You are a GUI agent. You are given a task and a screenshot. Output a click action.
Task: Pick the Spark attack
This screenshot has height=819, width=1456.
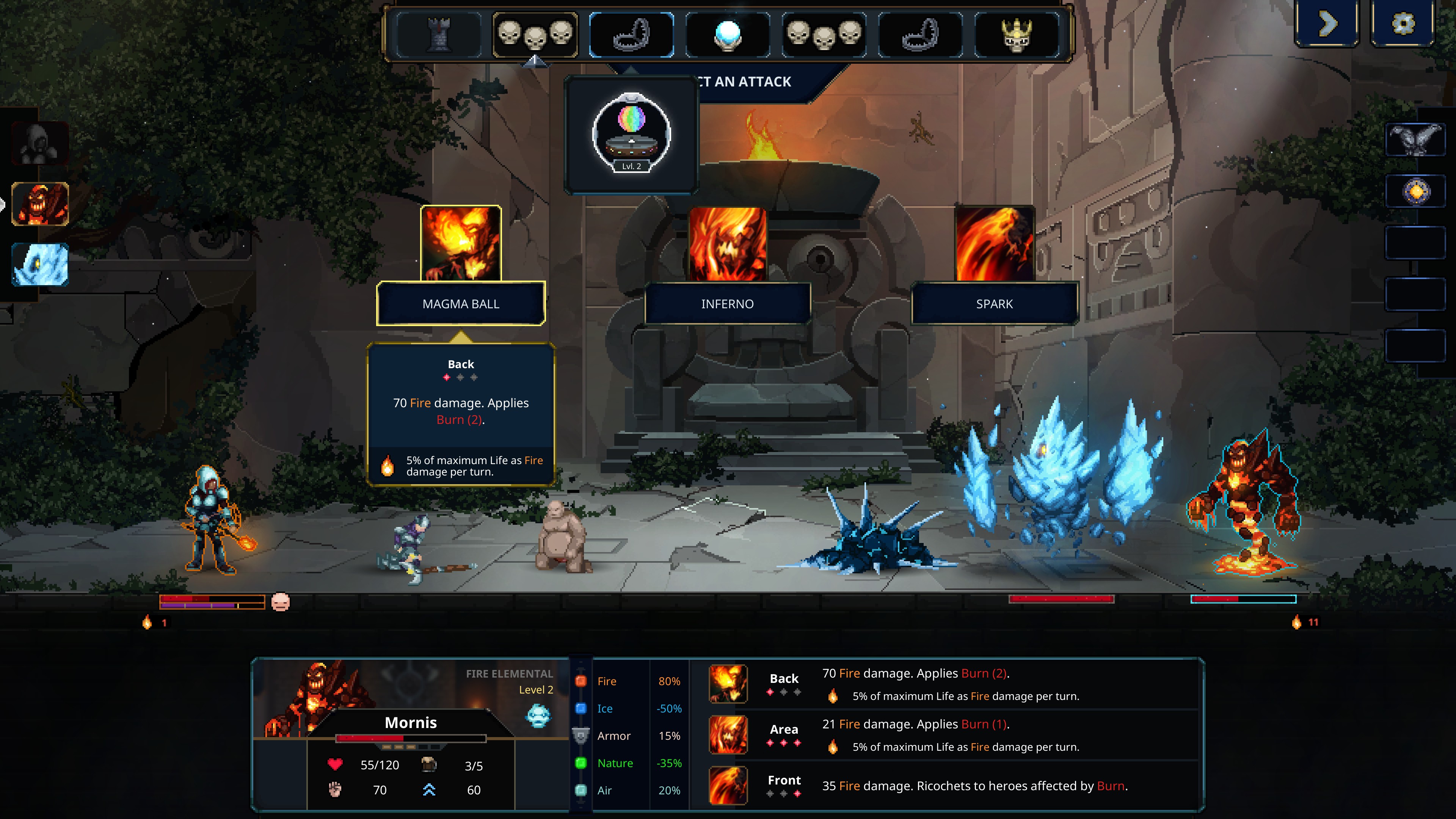pyautogui.click(x=994, y=303)
